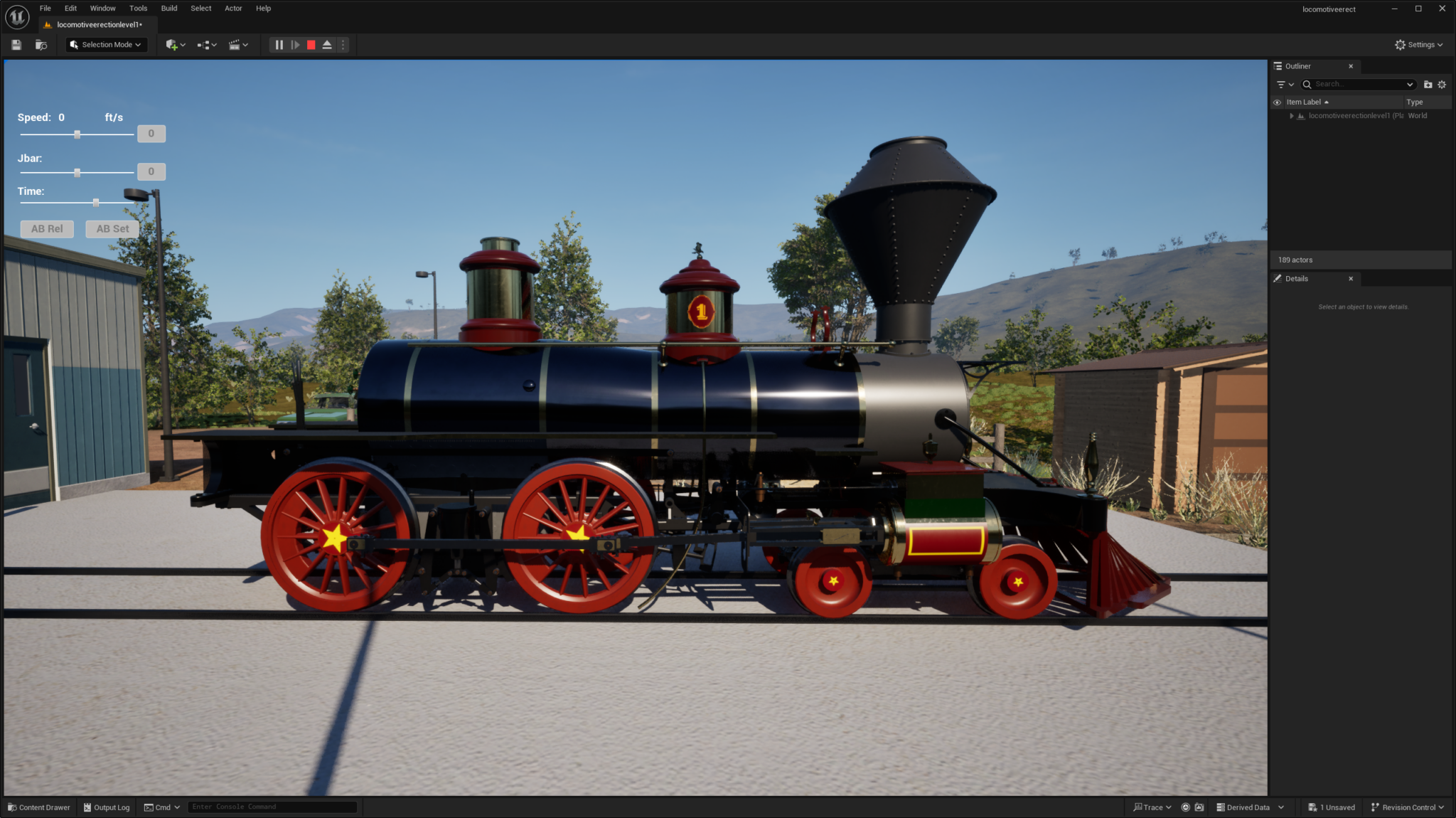Switch to the Details tab
This screenshot has height=818, width=1456.
pos(1297,278)
